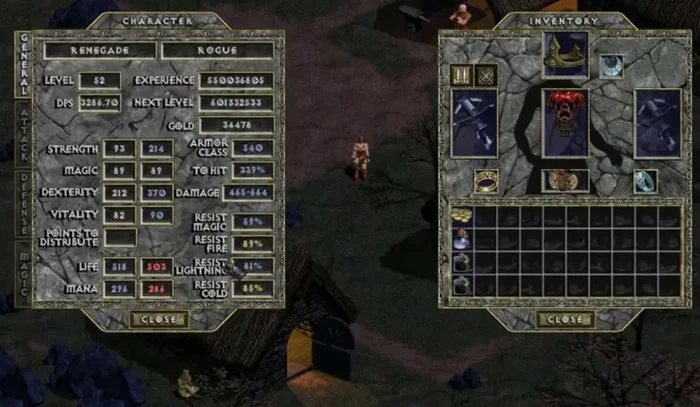Choose the silver ring slot
Screen dimensions: 700x407
pyautogui.click(x=645, y=181)
